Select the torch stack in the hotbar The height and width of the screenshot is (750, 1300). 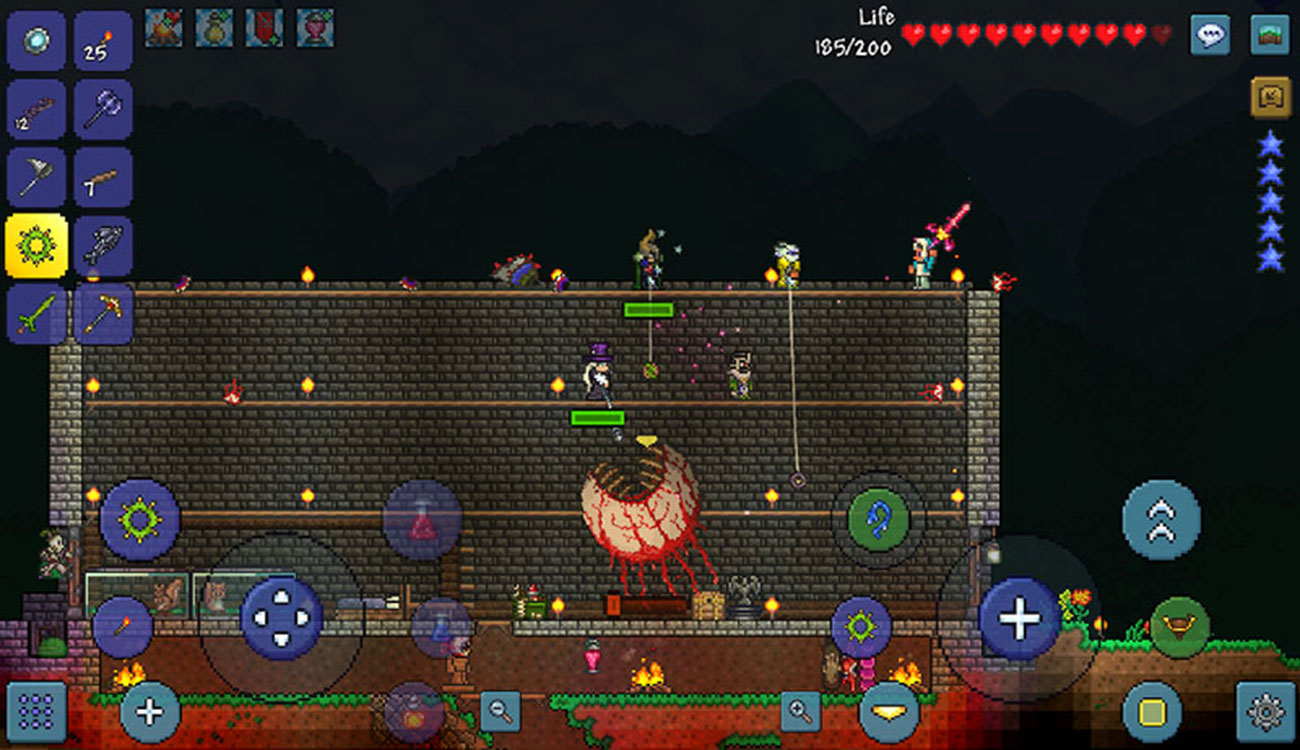[106, 42]
